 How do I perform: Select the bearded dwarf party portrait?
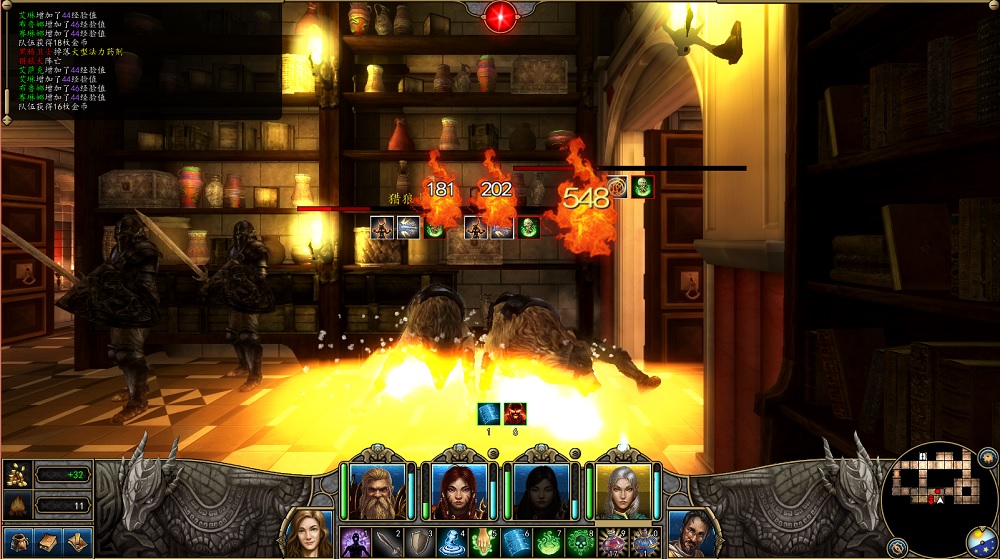click(x=377, y=490)
